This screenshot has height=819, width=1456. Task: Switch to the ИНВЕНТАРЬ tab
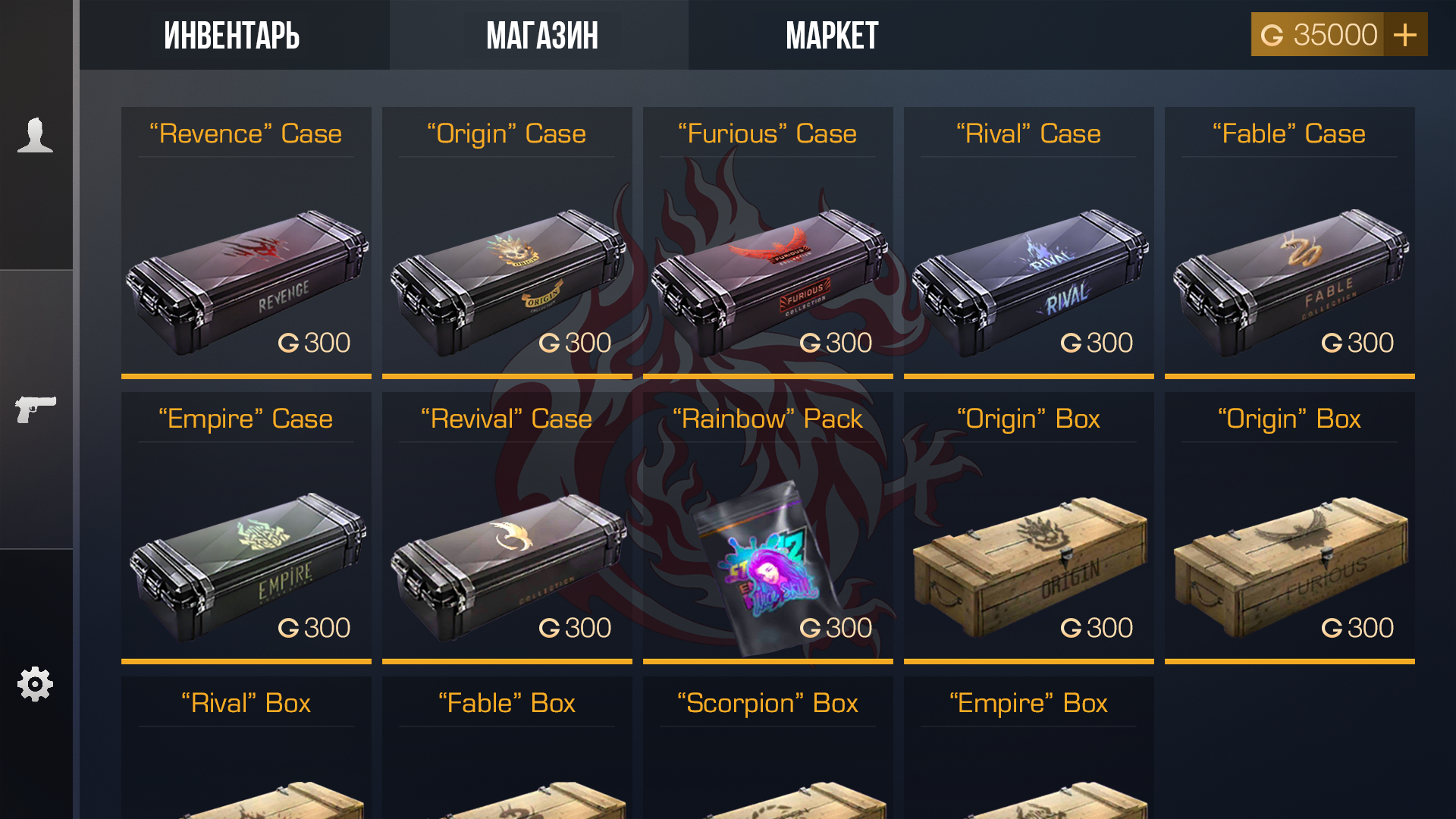pyautogui.click(x=231, y=34)
